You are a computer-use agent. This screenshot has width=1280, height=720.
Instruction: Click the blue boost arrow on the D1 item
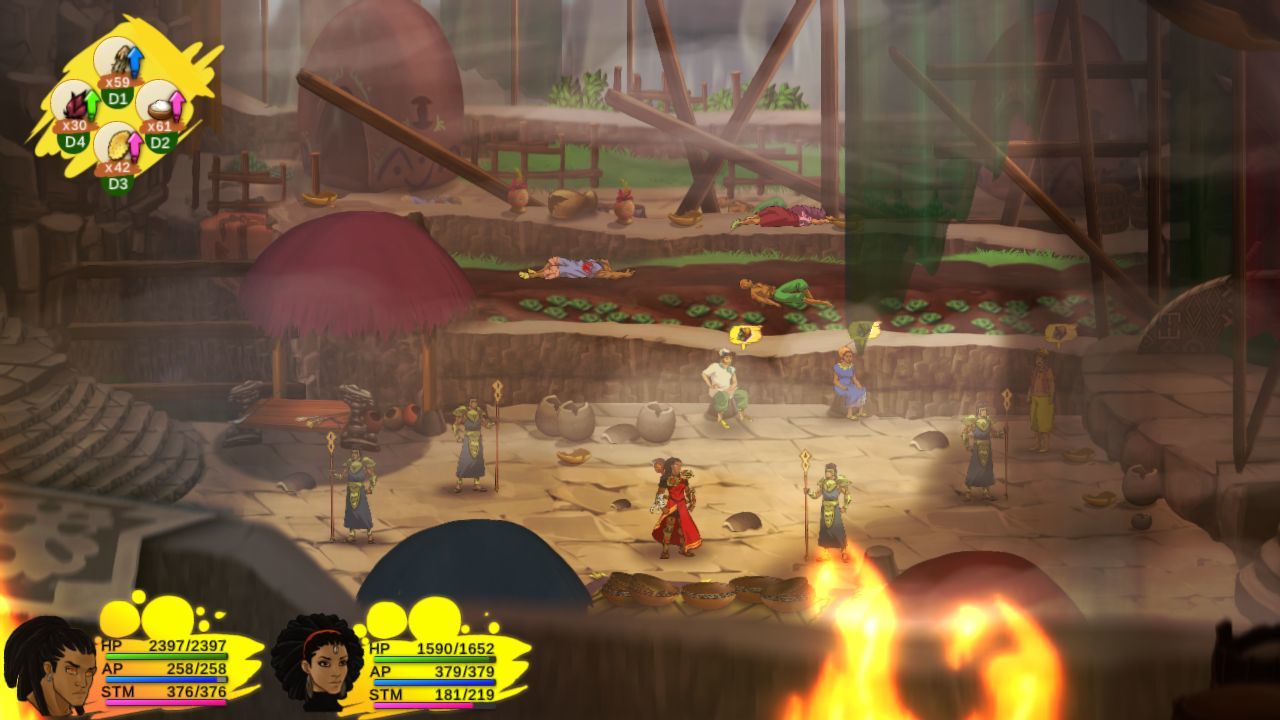[134, 60]
